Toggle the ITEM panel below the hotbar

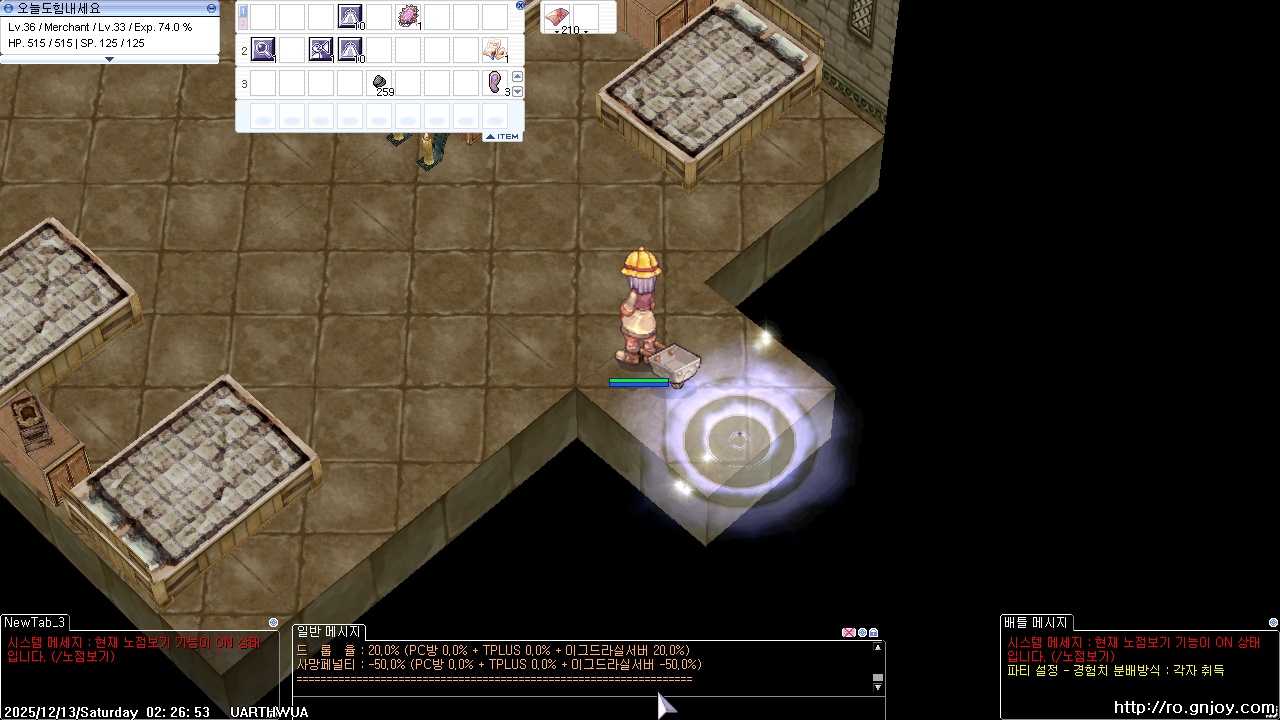pos(502,136)
